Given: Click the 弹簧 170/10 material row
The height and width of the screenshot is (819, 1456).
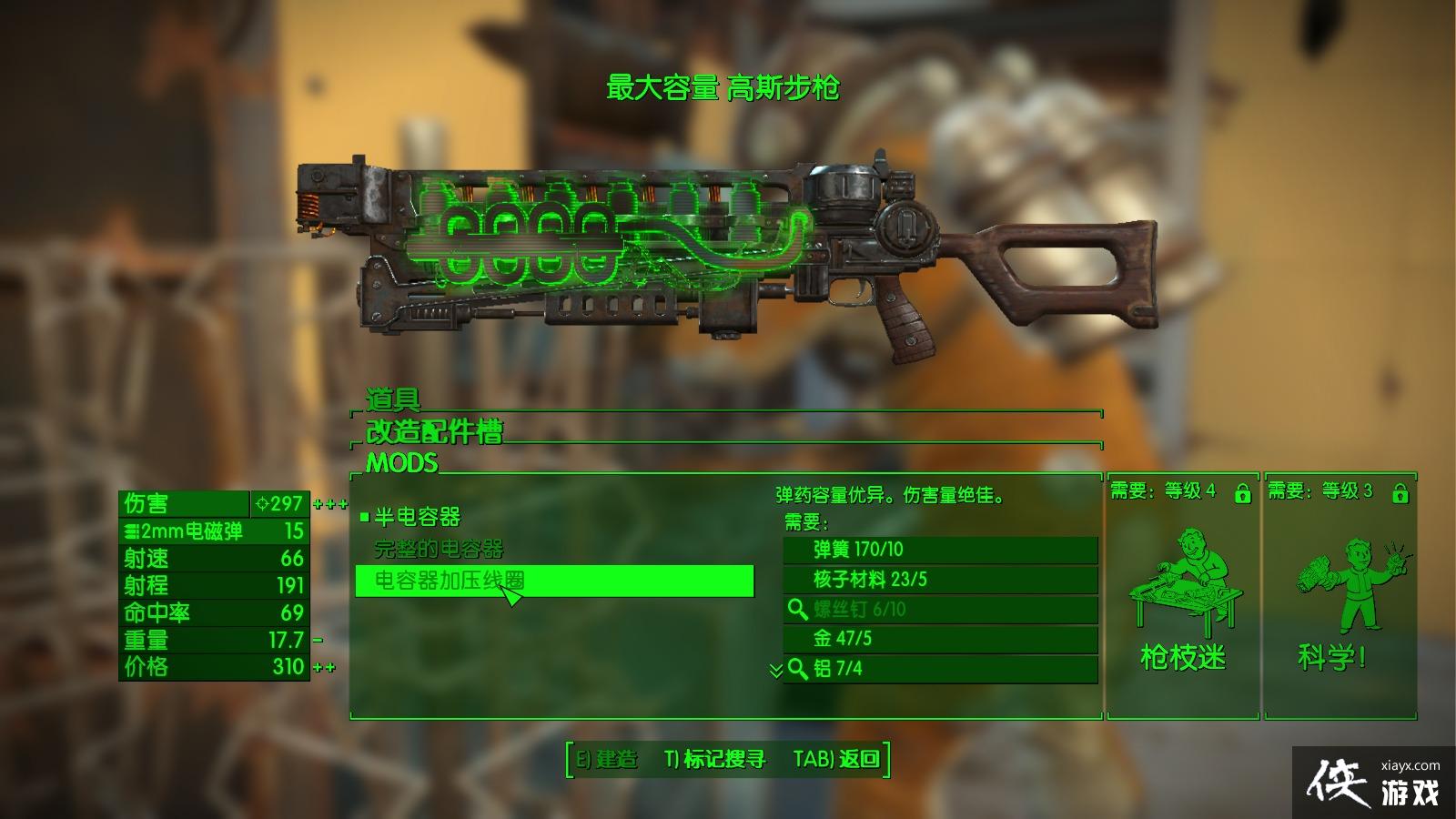Looking at the screenshot, I should (x=940, y=550).
